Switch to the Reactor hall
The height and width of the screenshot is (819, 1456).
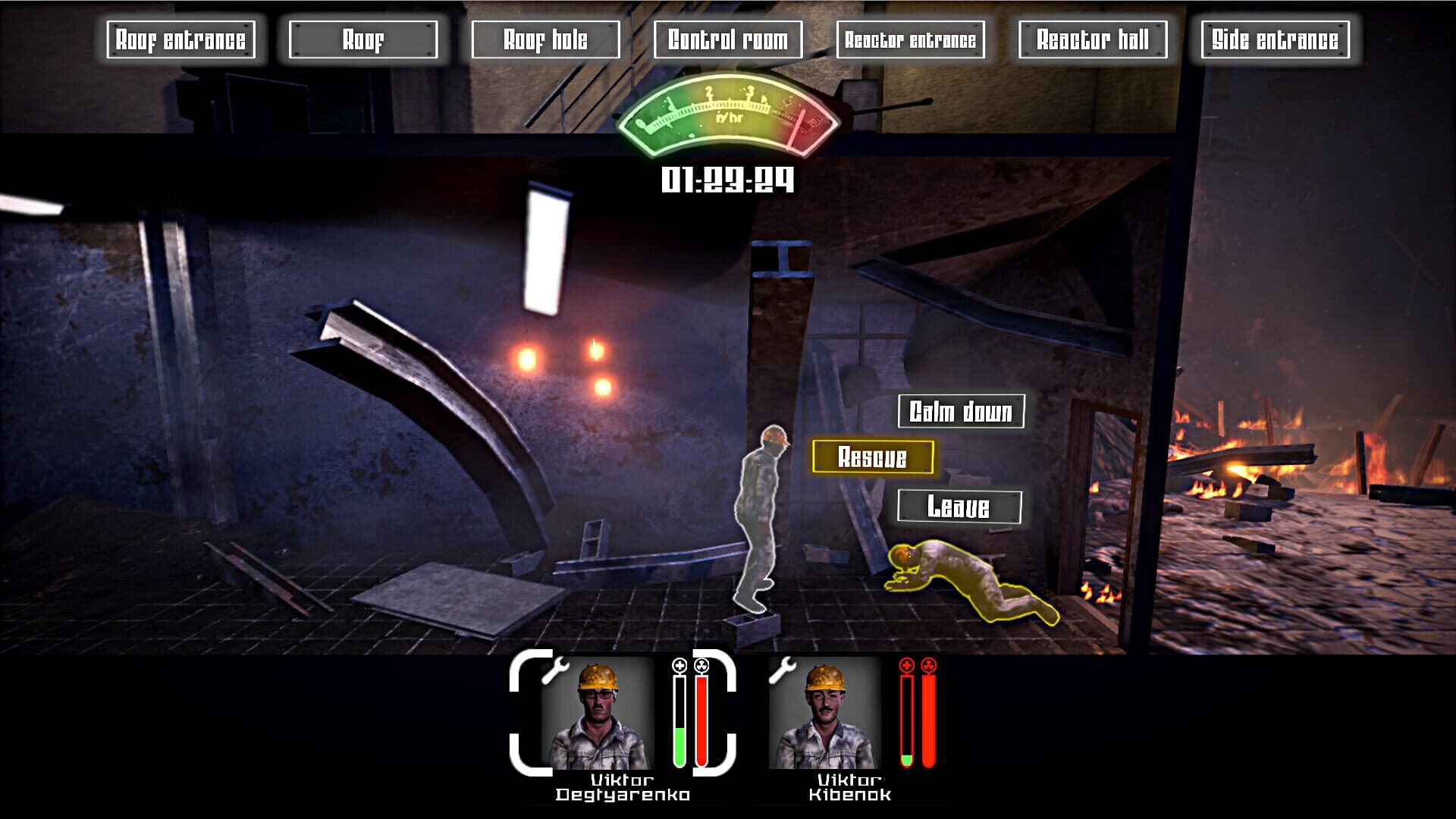tap(1094, 39)
